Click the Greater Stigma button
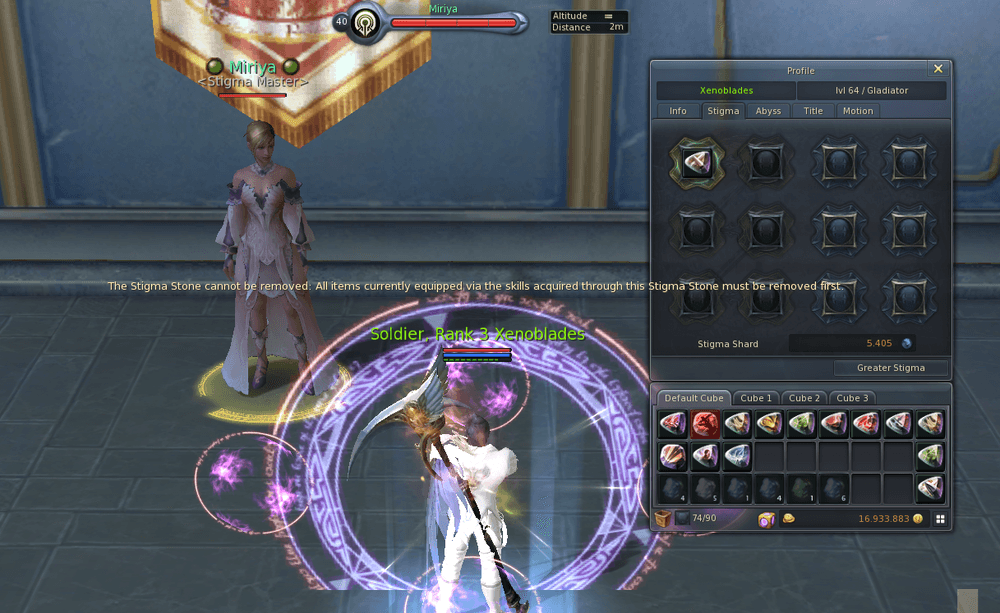Image resolution: width=1000 pixels, height=613 pixels. point(890,368)
